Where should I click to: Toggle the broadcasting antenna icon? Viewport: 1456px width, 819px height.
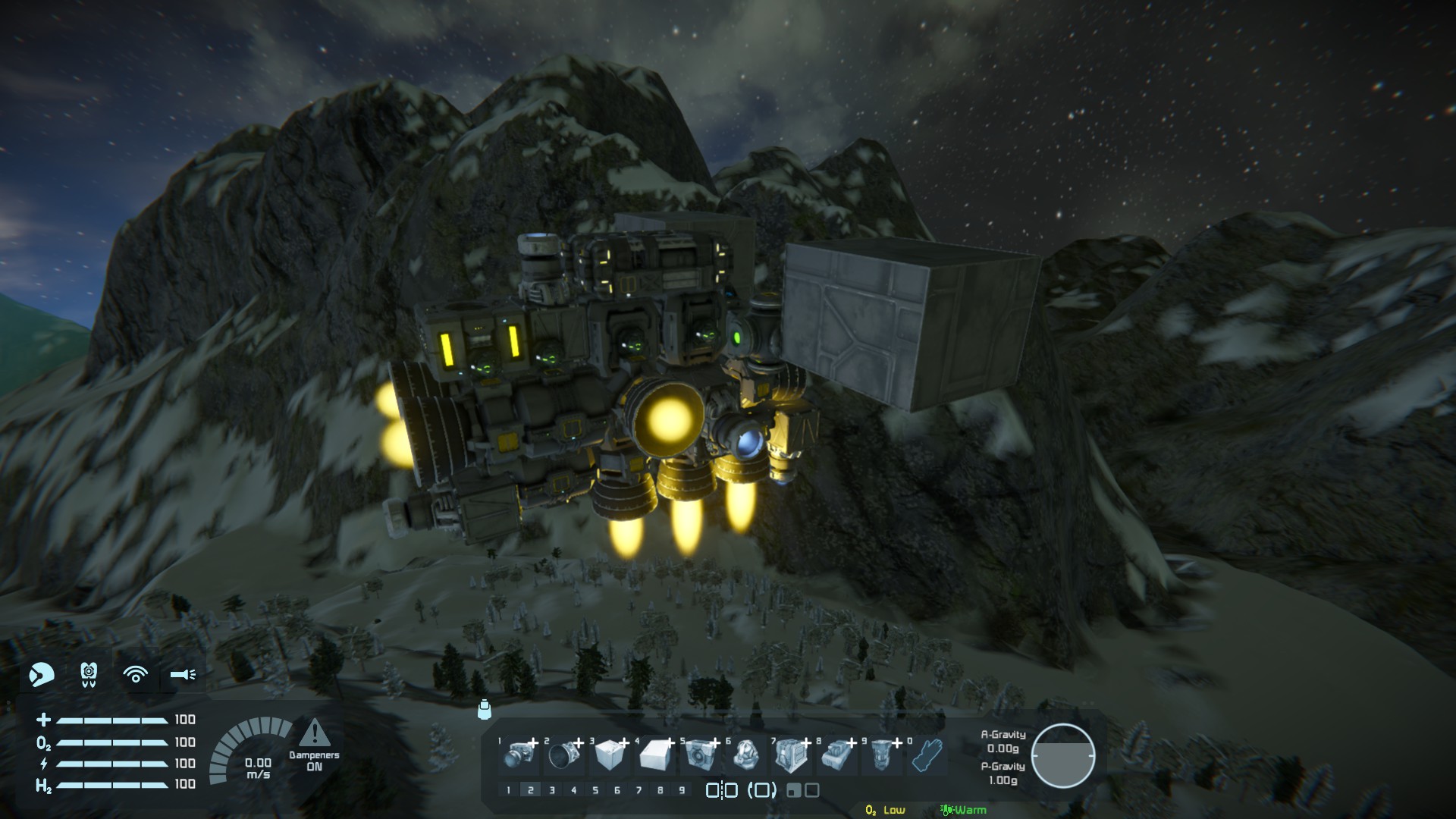point(136,674)
